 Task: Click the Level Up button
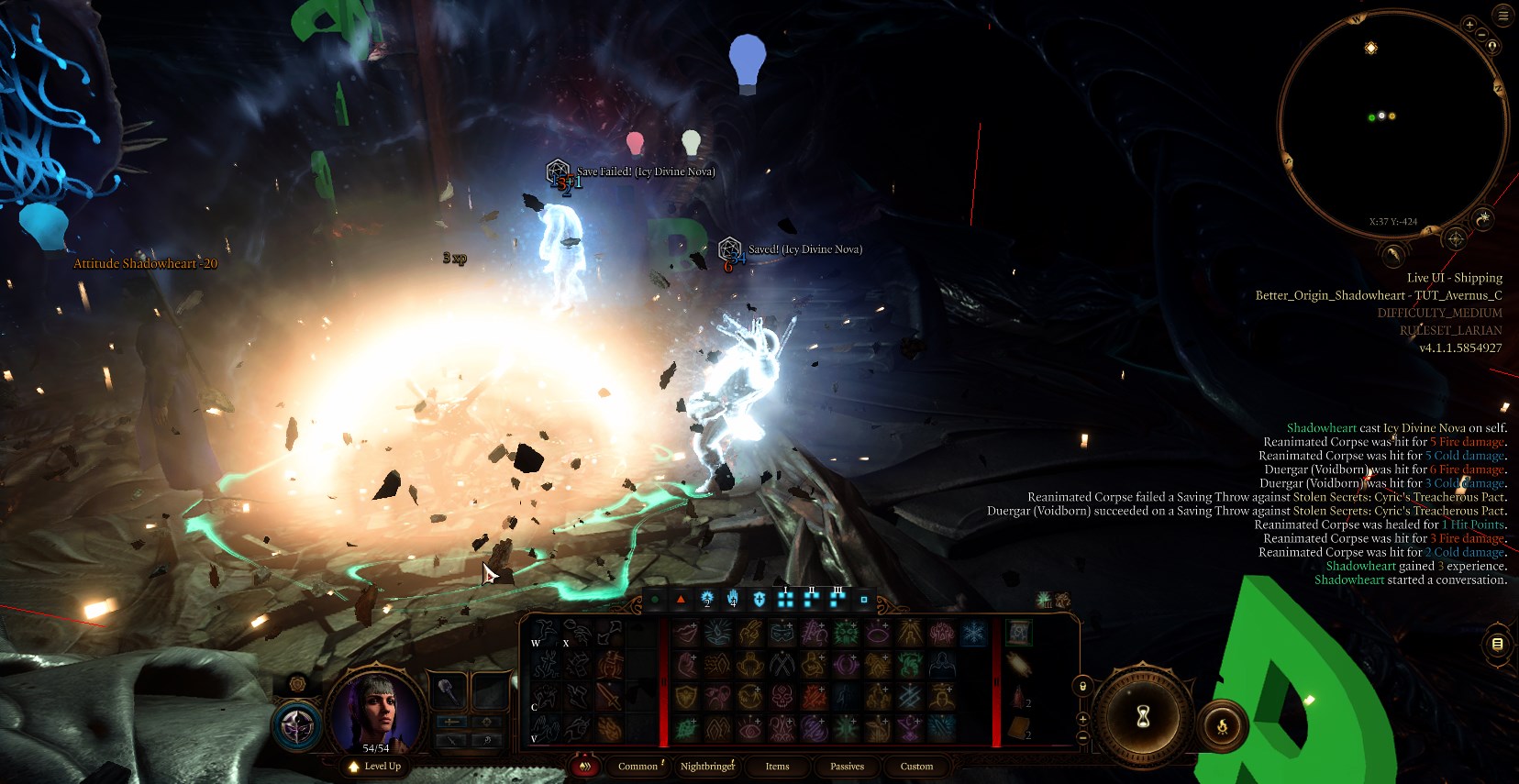tap(375, 767)
